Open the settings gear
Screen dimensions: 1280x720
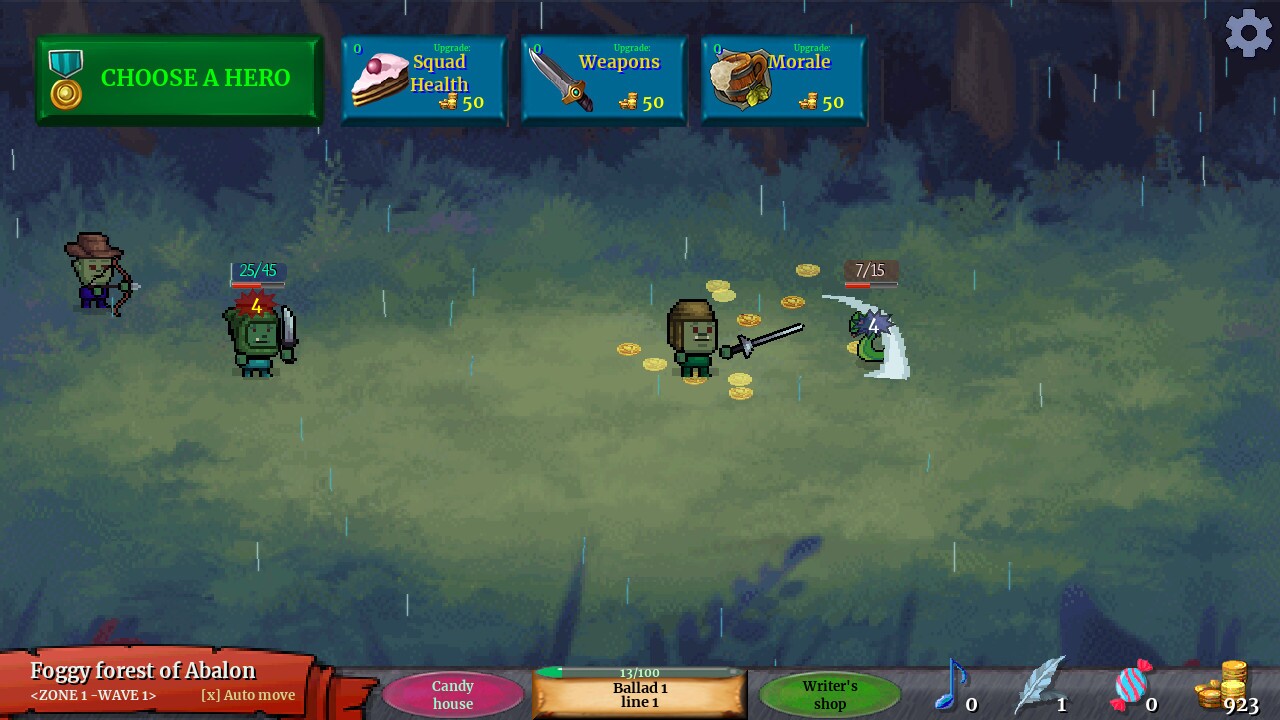[x=1248, y=33]
